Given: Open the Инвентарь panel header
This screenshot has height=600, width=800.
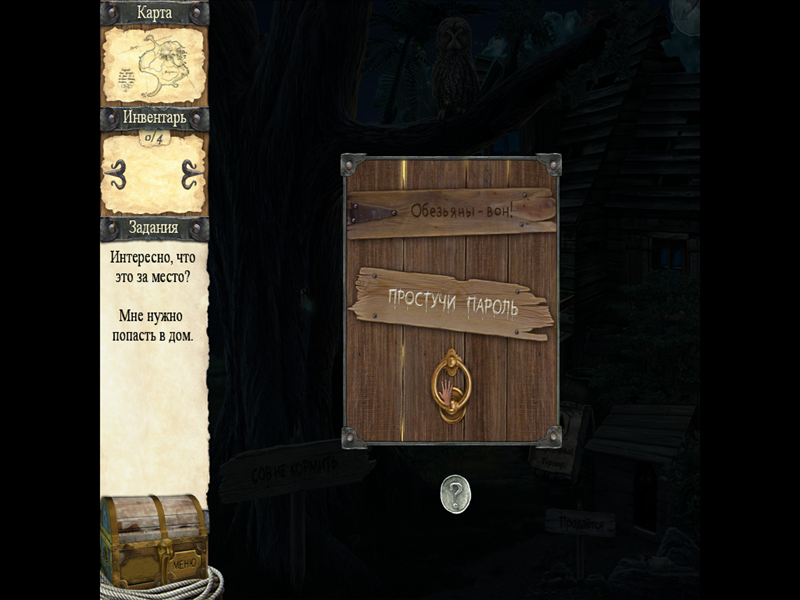Looking at the screenshot, I should pyautogui.click(x=154, y=118).
